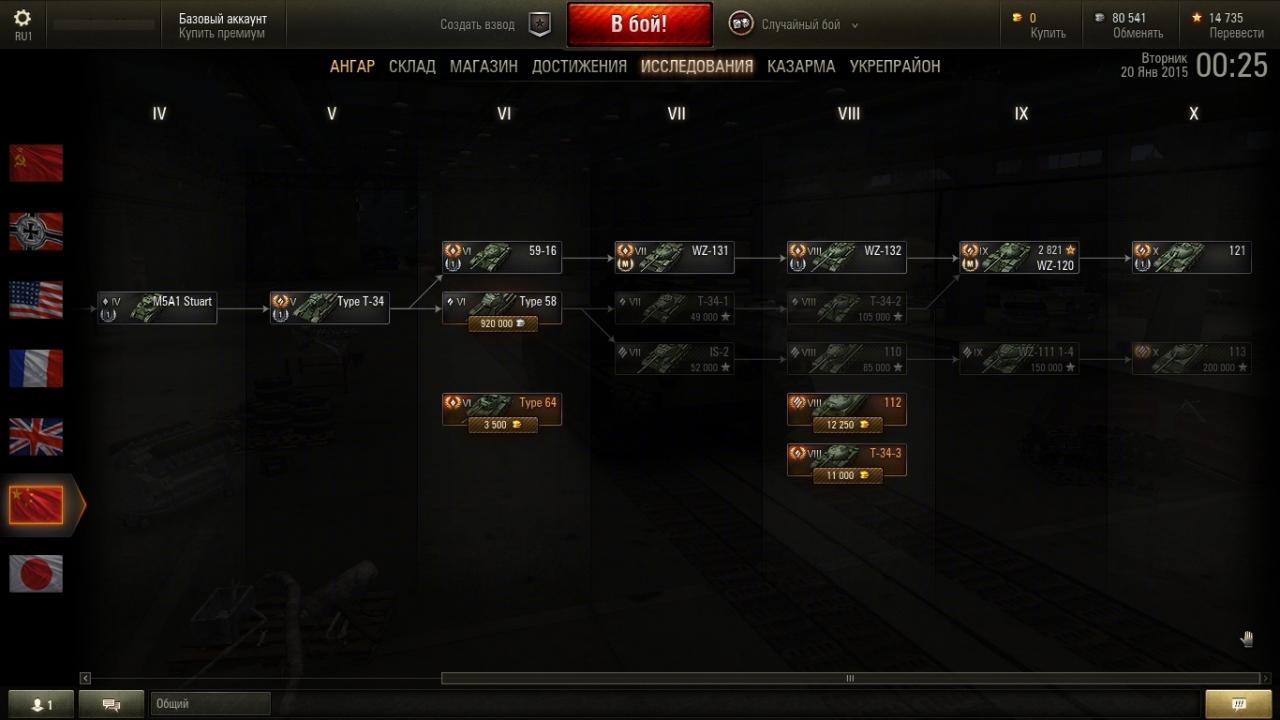Click Создать взвод to create a platoon
Image resolution: width=1280 pixels, height=720 pixels.
tap(478, 25)
